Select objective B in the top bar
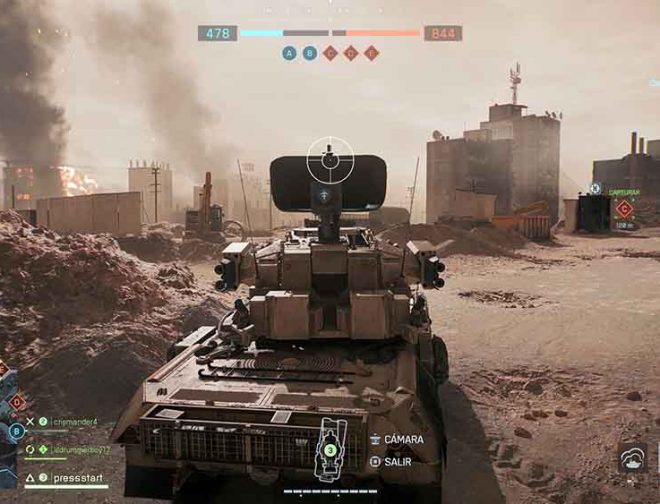The width and height of the screenshot is (660, 504). tap(310, 53)
